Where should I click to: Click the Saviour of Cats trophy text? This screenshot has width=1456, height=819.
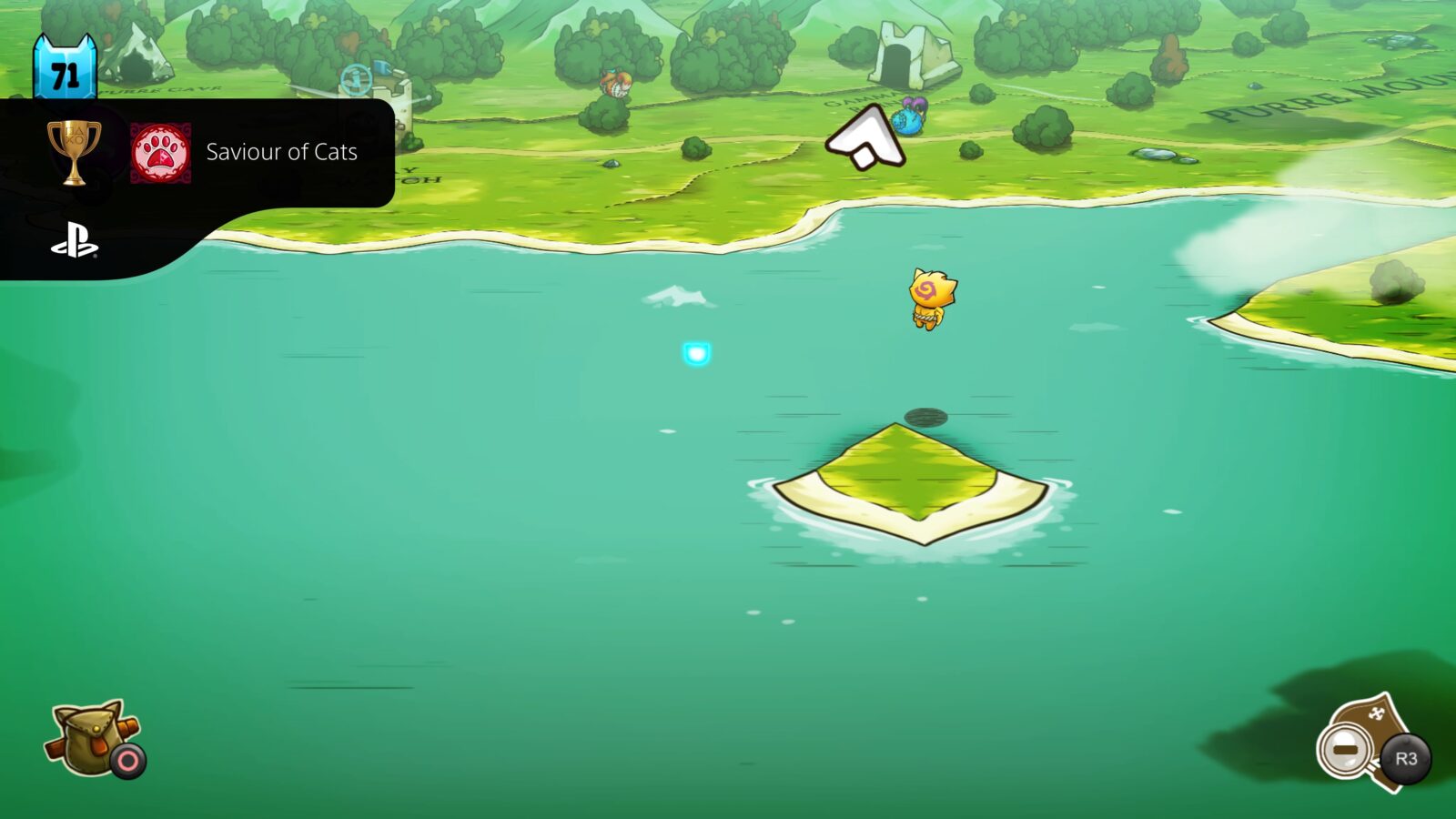(x=282, y=153)
